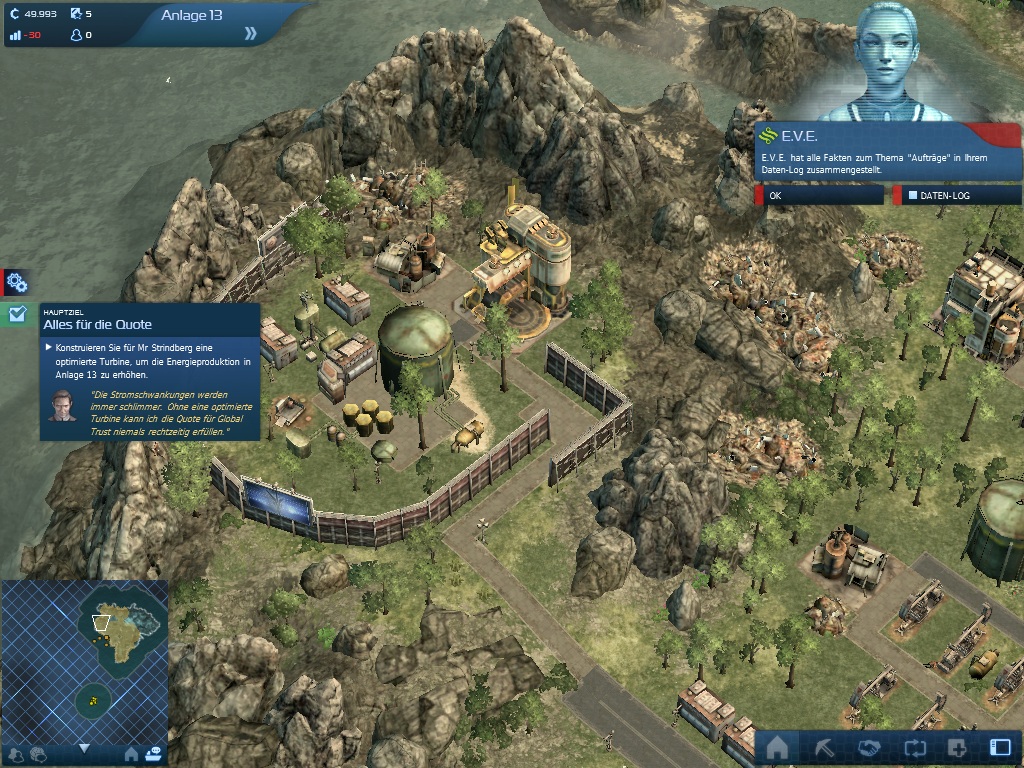
Task: Click the plus-sign toolbar button
Action: (956, 748)
